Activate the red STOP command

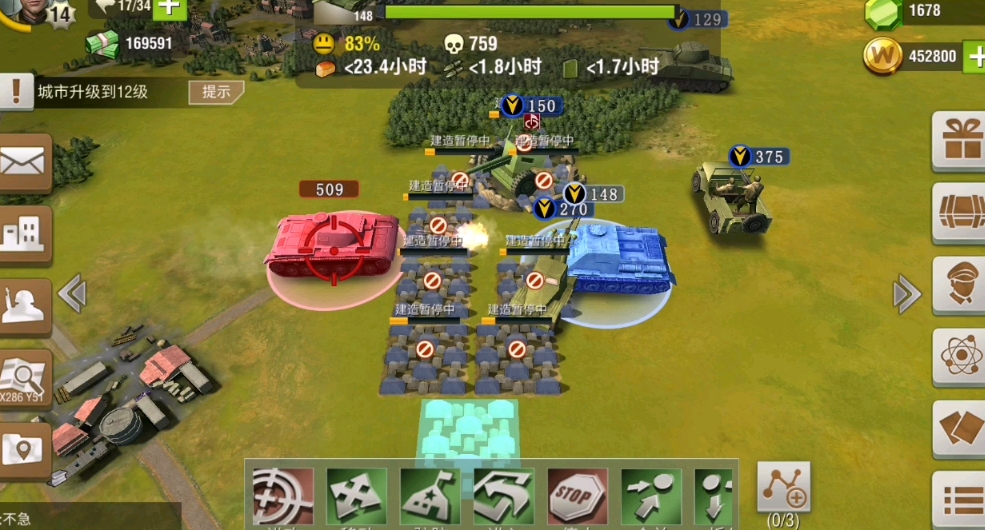[x=577, y=496]
